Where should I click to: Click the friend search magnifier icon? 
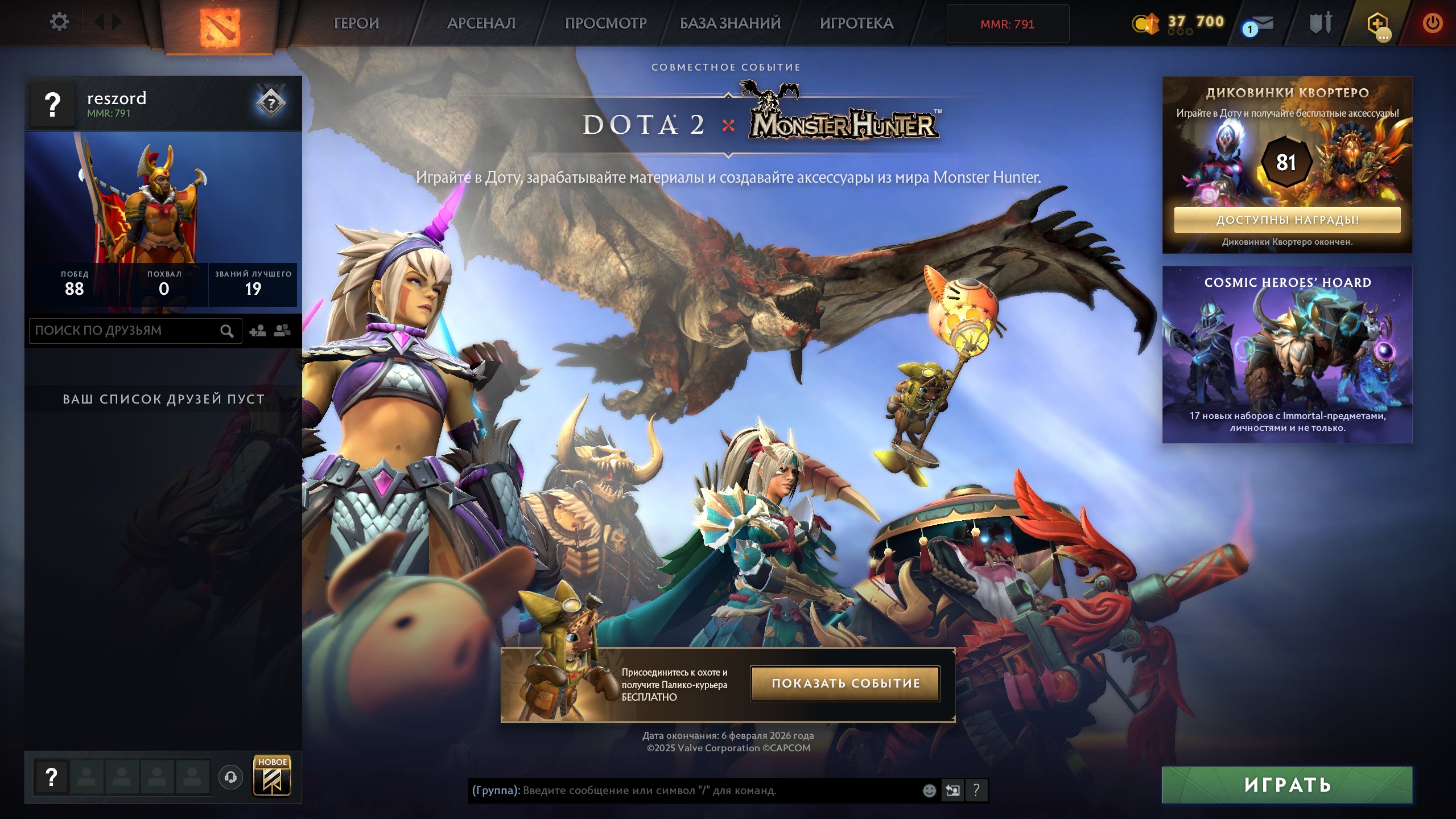[x=228, y=330]
